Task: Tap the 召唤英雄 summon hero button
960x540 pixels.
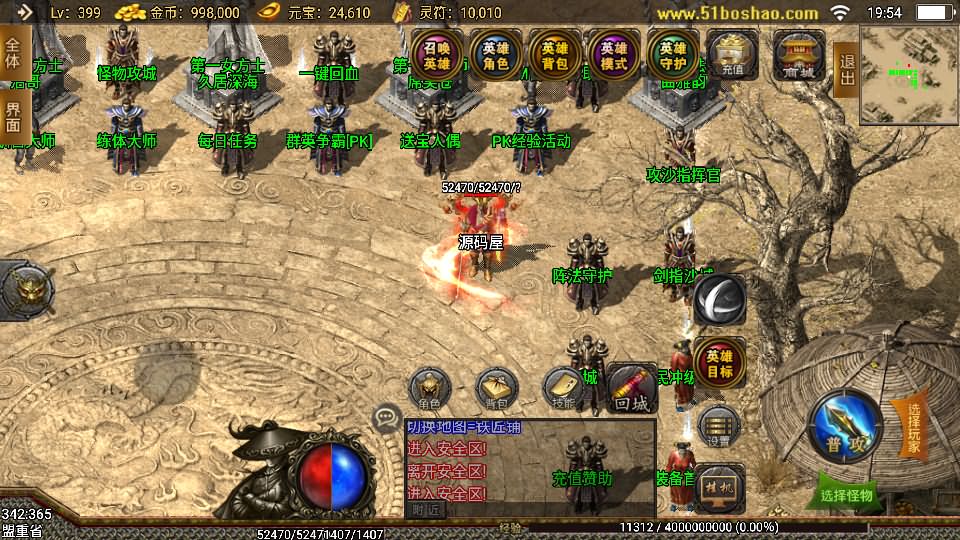Action: click(436, 55)
